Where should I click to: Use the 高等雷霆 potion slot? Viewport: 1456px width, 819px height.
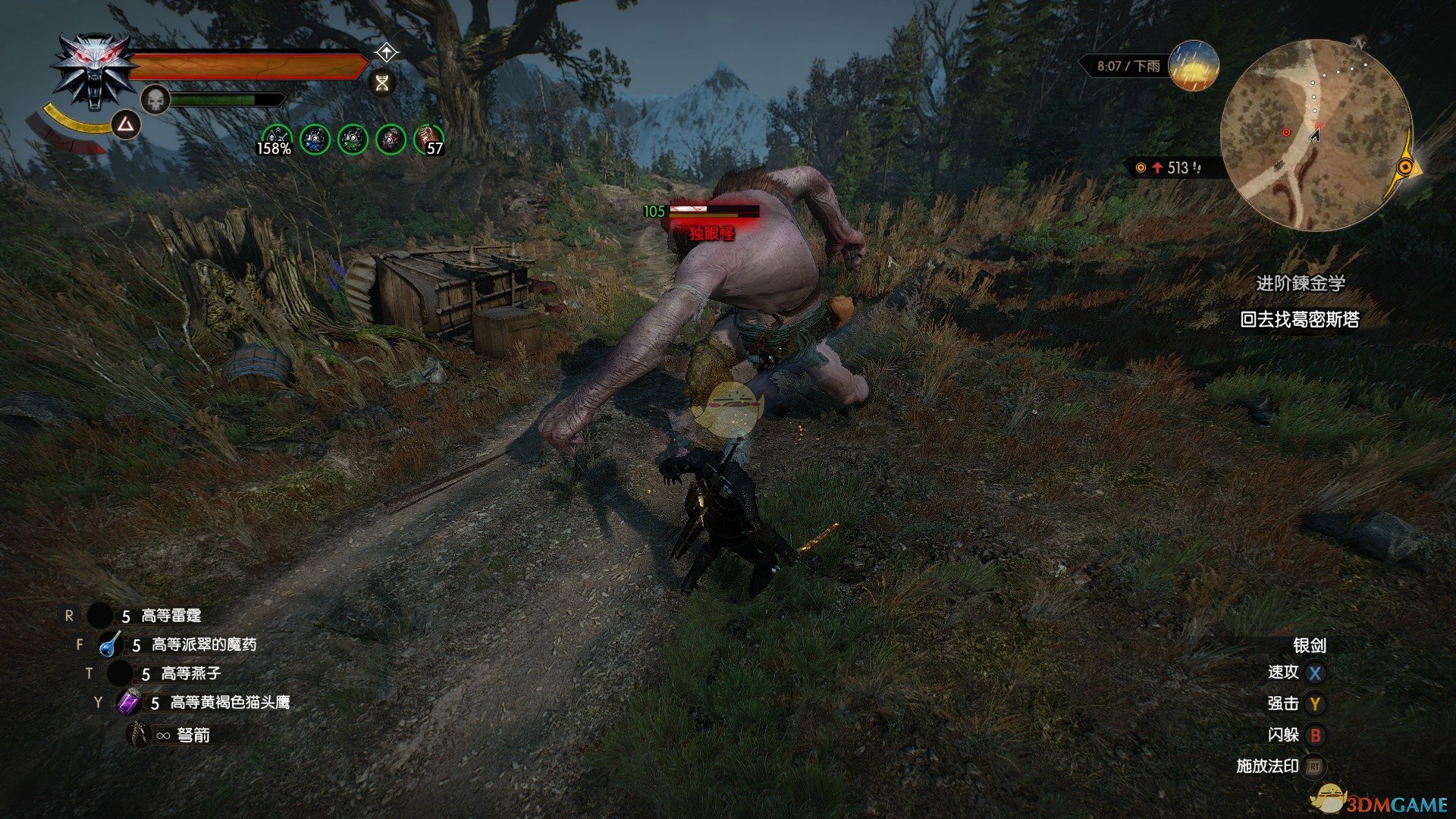100,616
